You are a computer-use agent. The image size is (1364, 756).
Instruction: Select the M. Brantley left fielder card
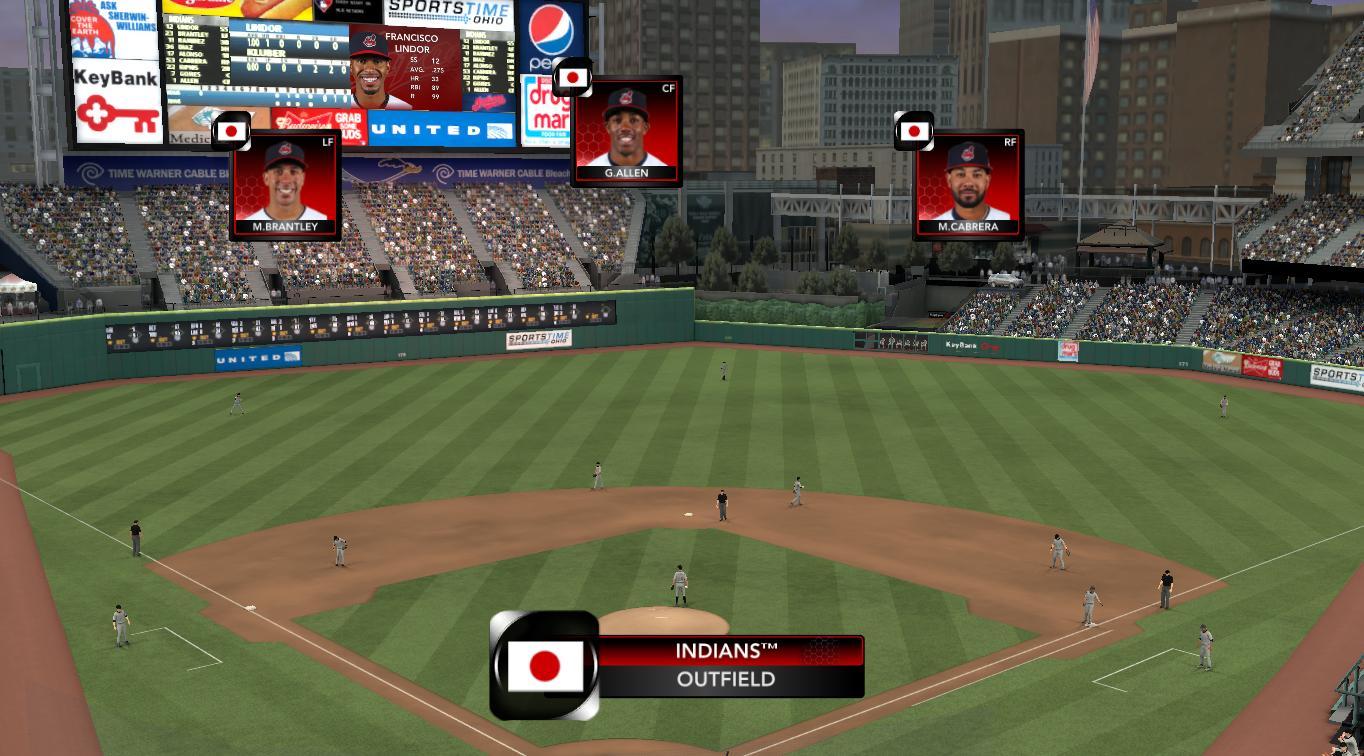coord(285,186)
